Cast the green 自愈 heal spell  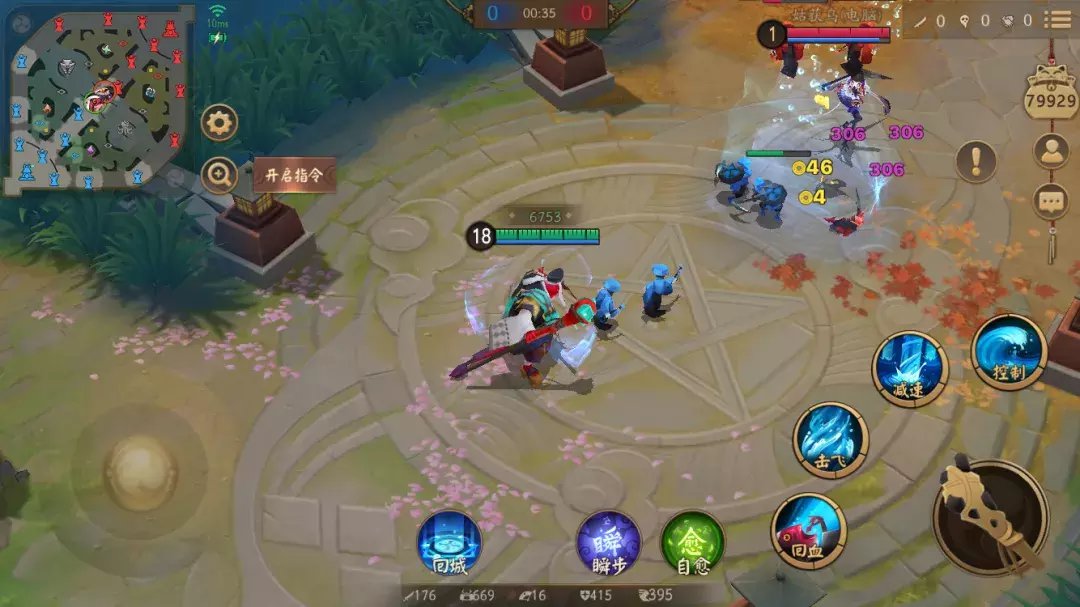(x=693, y=543)
